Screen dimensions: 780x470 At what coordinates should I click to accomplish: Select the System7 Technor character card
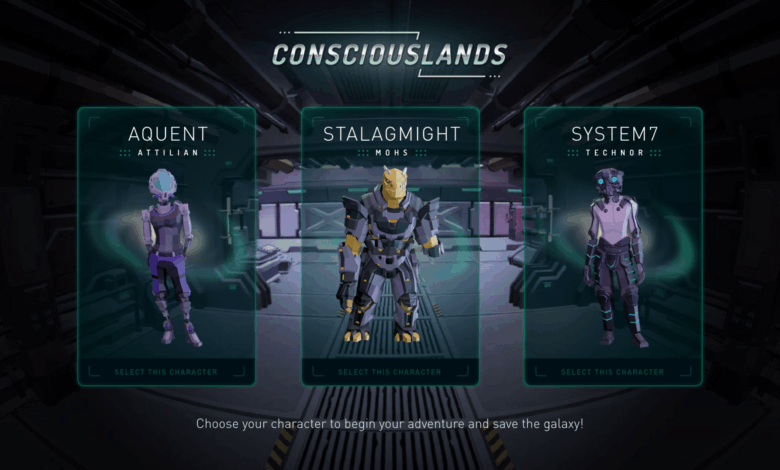pos(613,240)
